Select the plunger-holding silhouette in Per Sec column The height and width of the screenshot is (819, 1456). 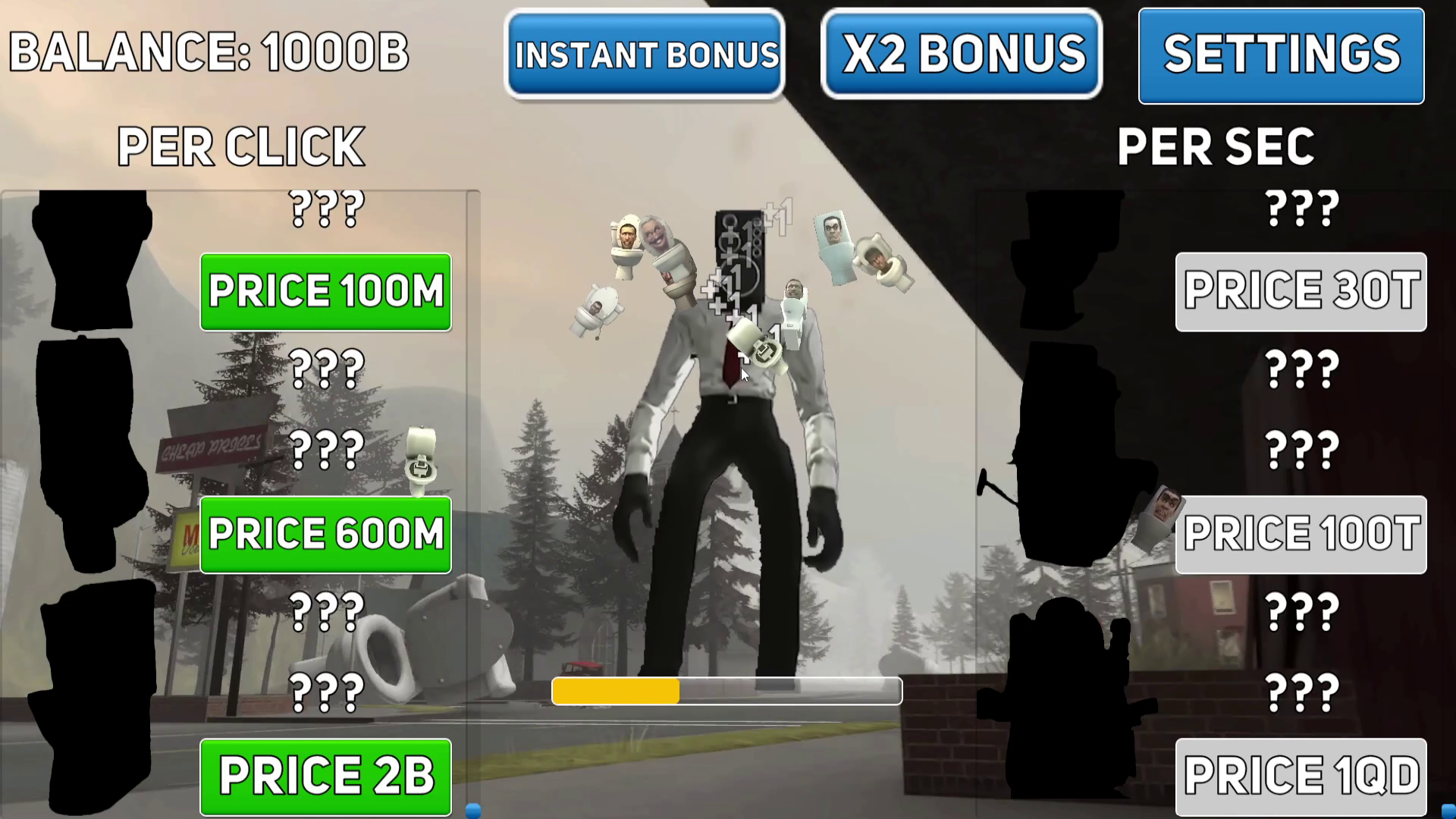(1069, 455)
